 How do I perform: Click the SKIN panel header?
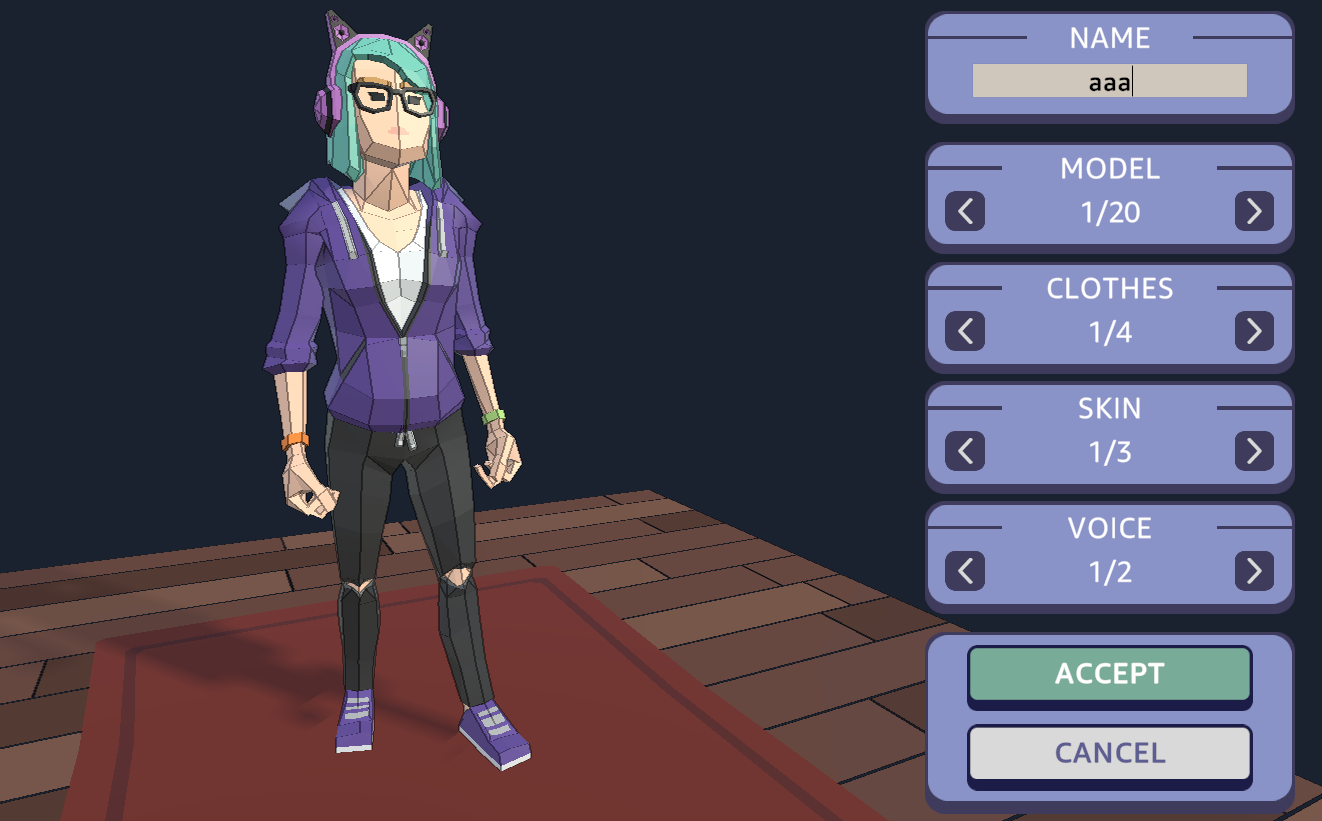point(1110,409)
